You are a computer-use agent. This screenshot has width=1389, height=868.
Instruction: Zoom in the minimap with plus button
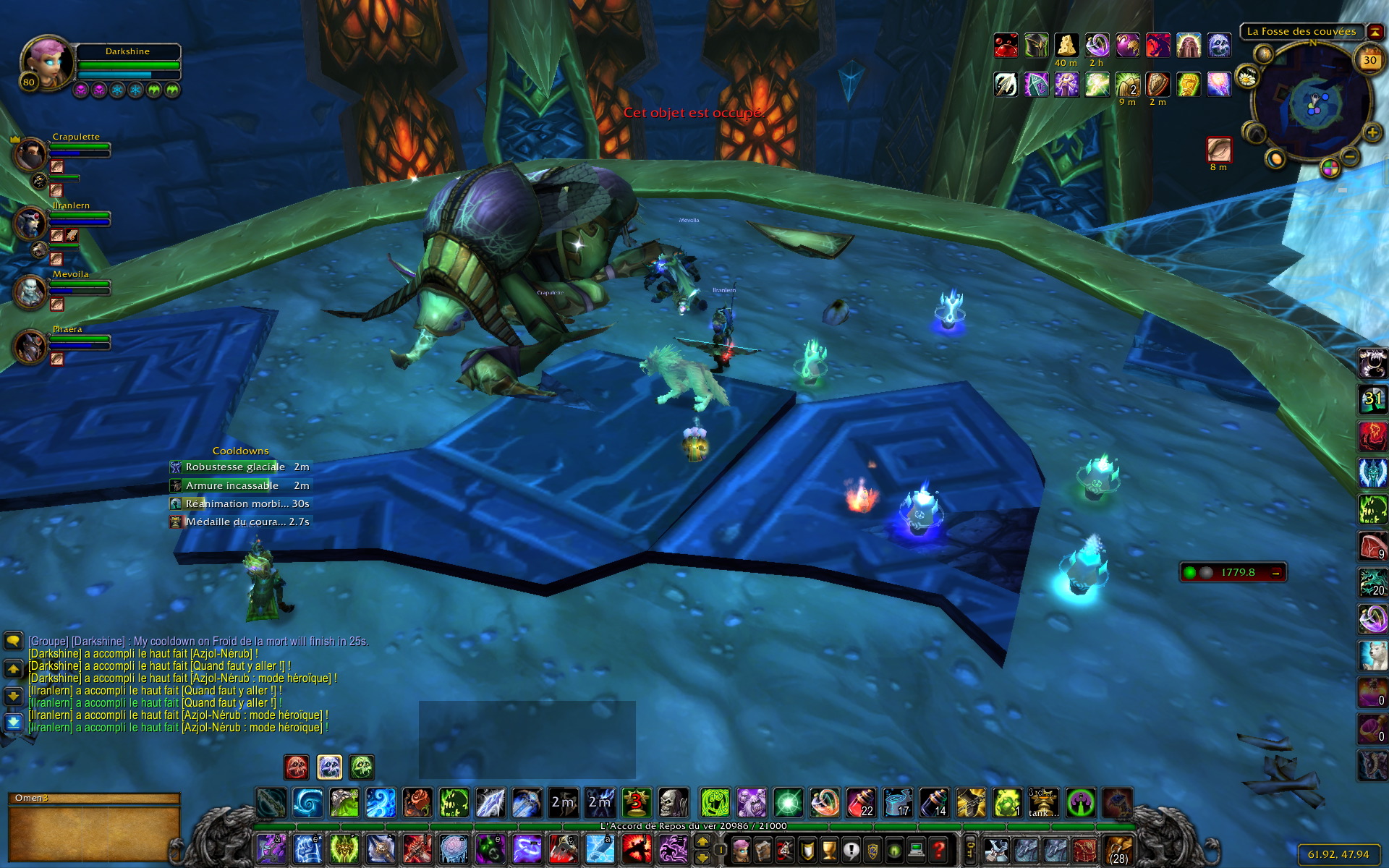(x=1372, y=133)
